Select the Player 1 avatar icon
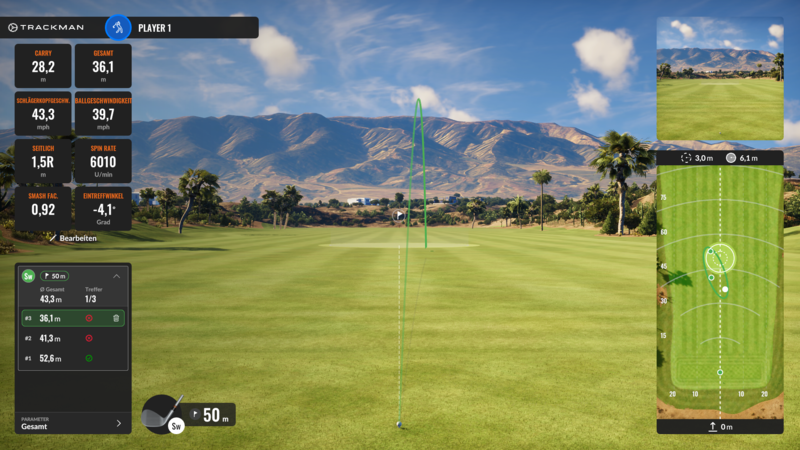This screenshot has width=800, height=450. click(118, 27)
